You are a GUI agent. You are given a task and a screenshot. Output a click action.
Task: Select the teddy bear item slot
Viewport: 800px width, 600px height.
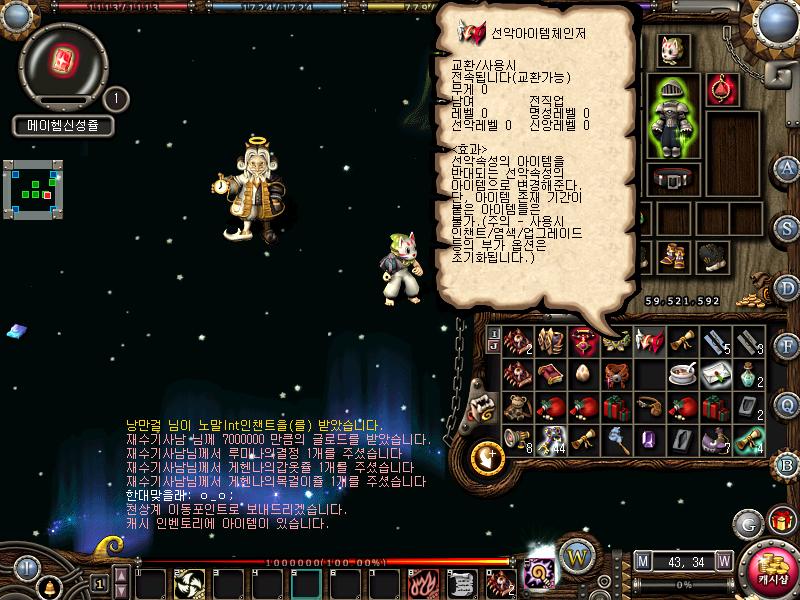(517, 407)
